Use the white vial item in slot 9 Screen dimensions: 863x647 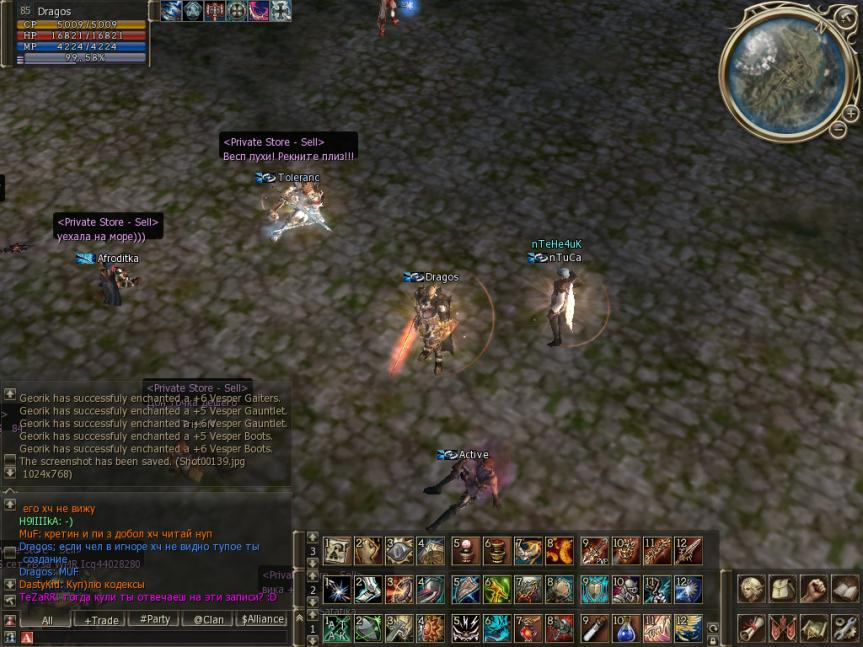point(595,629)
